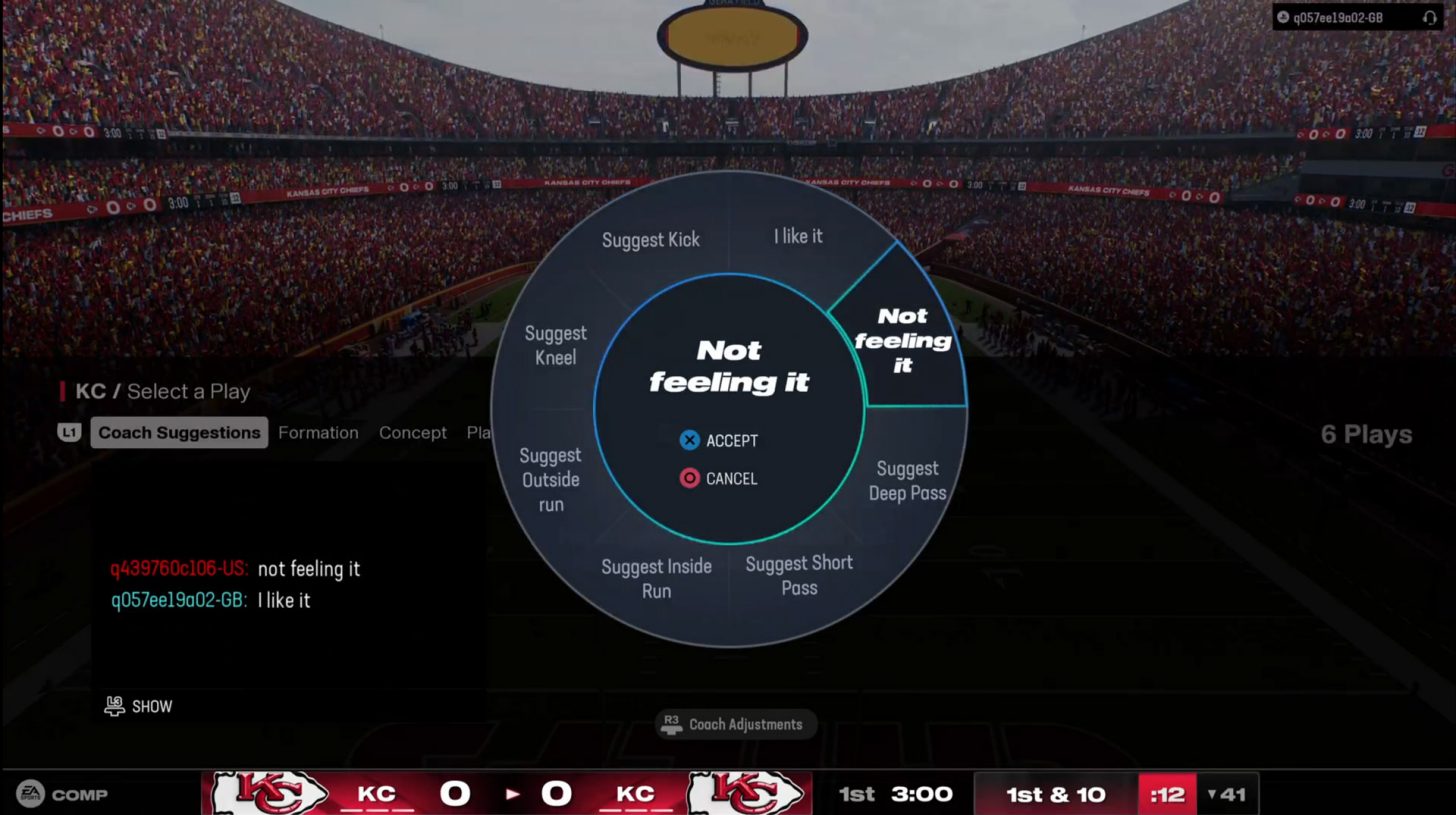The width and height of the screenshot is (1456, 815).
Task: Switch to the Coach Suggestions tab
Action: (x=178, y=432)
